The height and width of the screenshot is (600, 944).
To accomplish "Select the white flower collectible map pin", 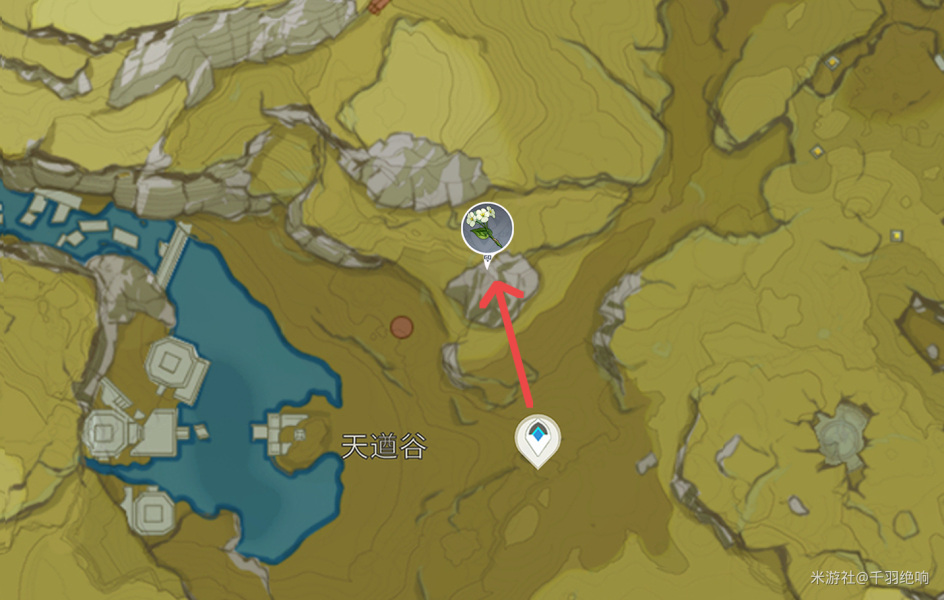I will click(487, 229).
